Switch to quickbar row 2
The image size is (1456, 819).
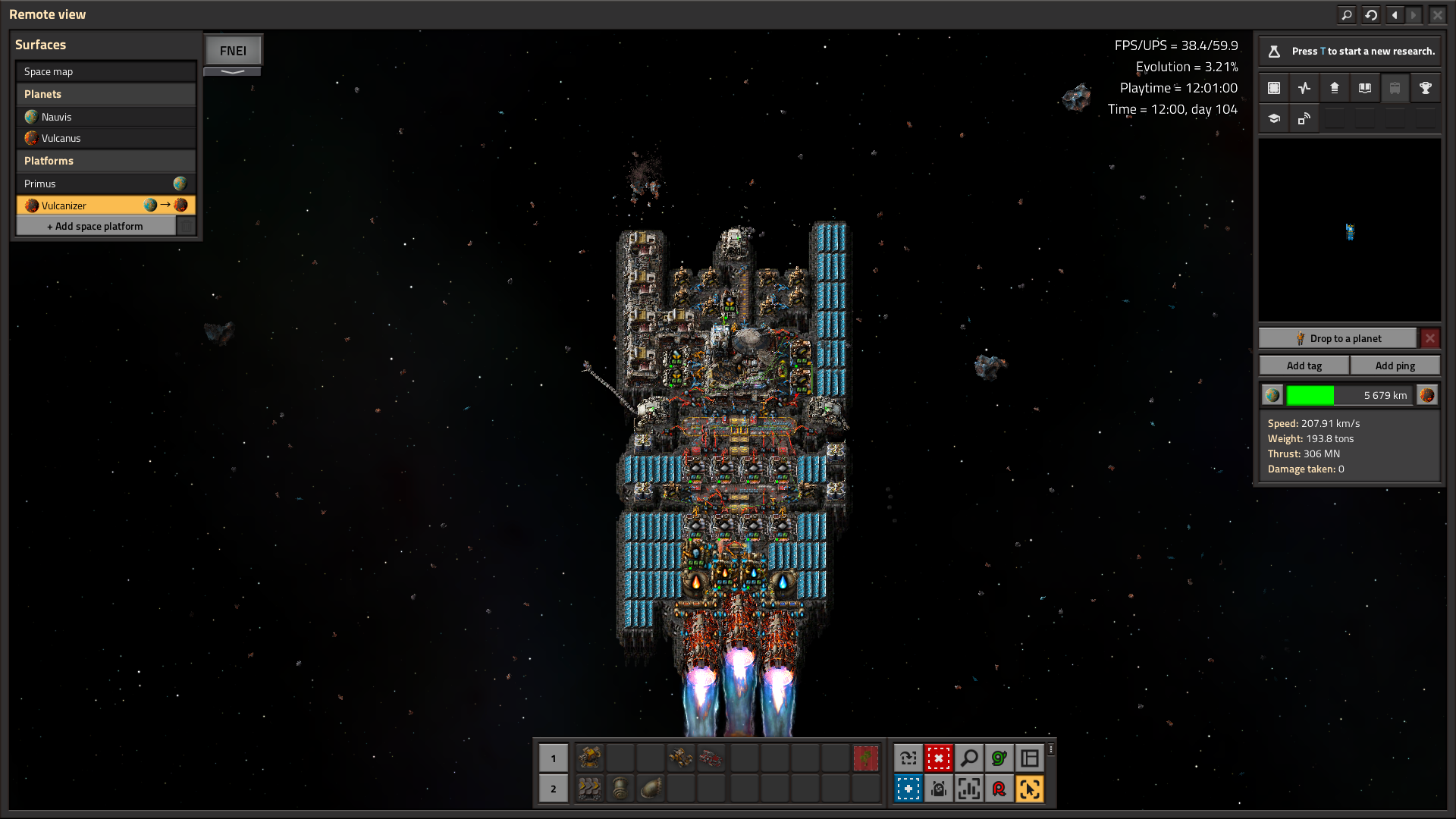553,789
